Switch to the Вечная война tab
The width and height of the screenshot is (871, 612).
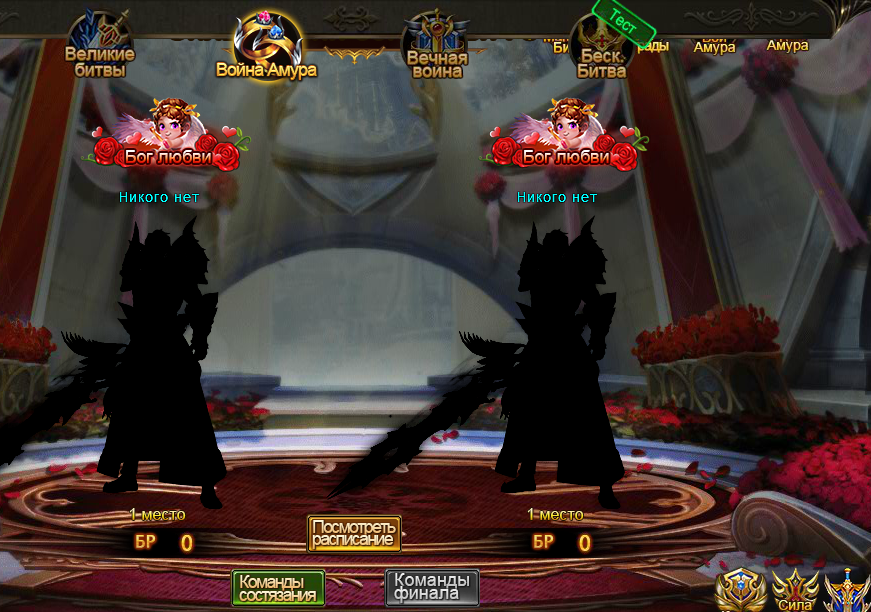(437, 50)
